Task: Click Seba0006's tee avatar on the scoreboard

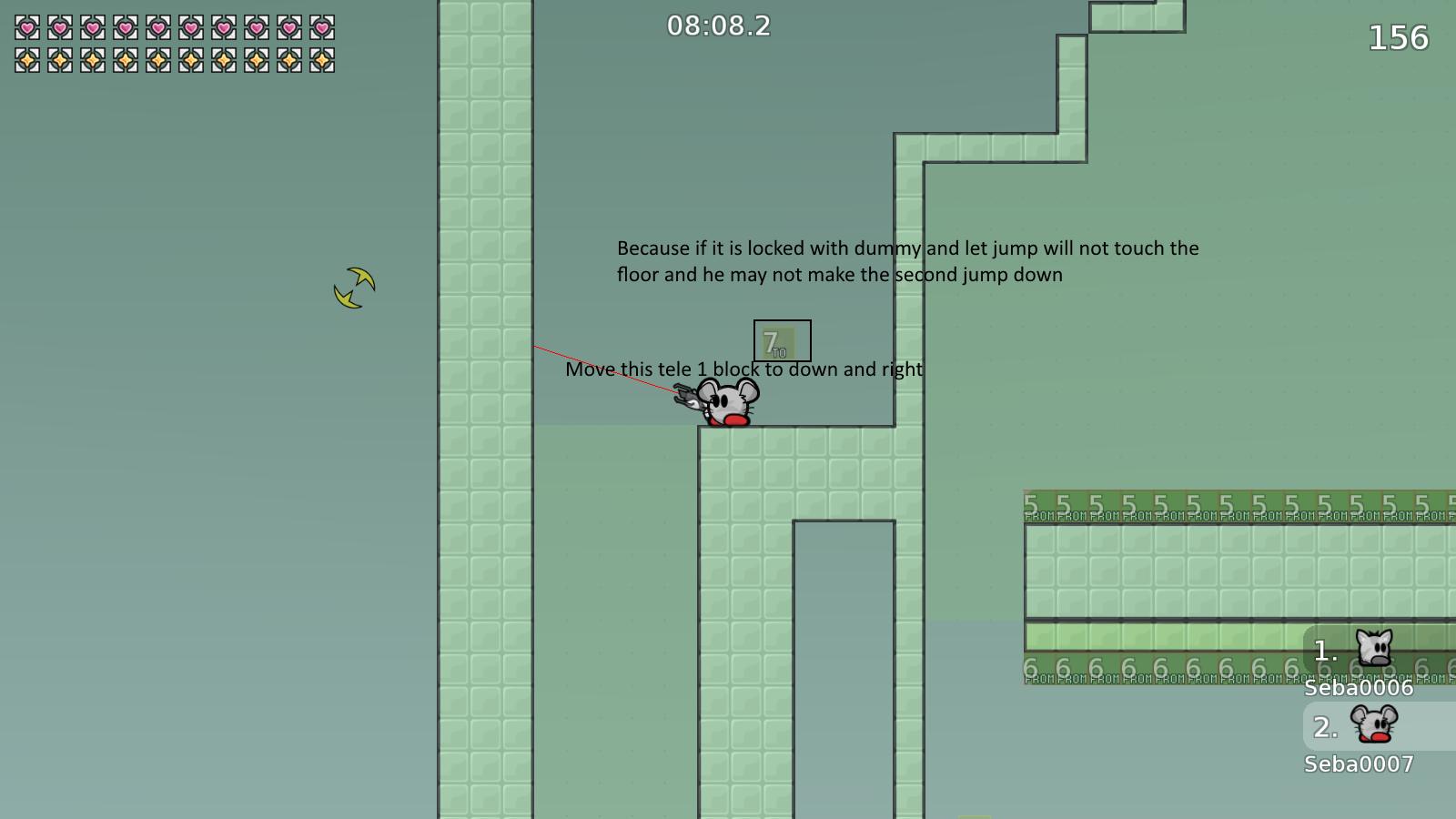Action: pos(1372,648)
